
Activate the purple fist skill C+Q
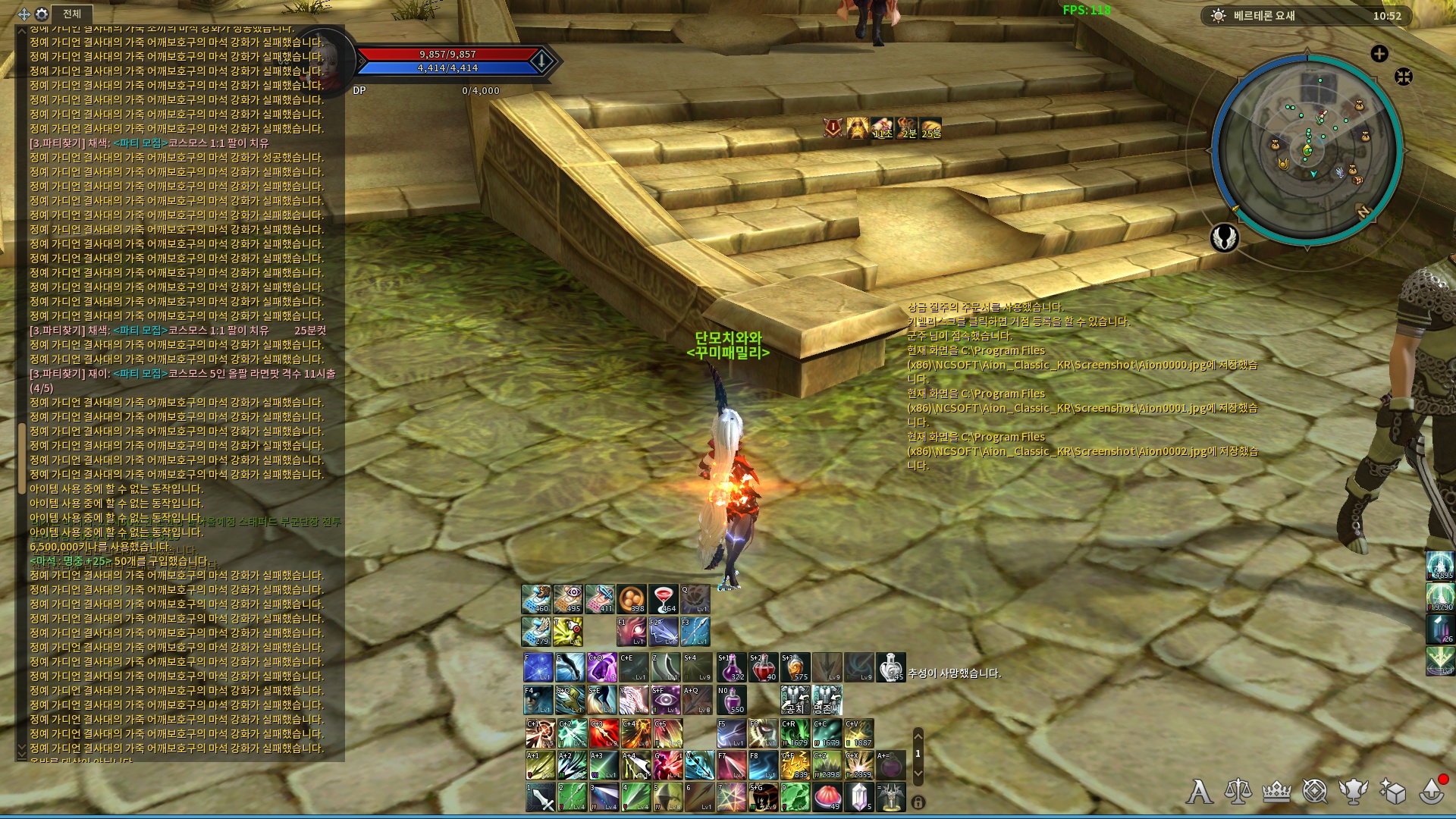tap(602, 667)
